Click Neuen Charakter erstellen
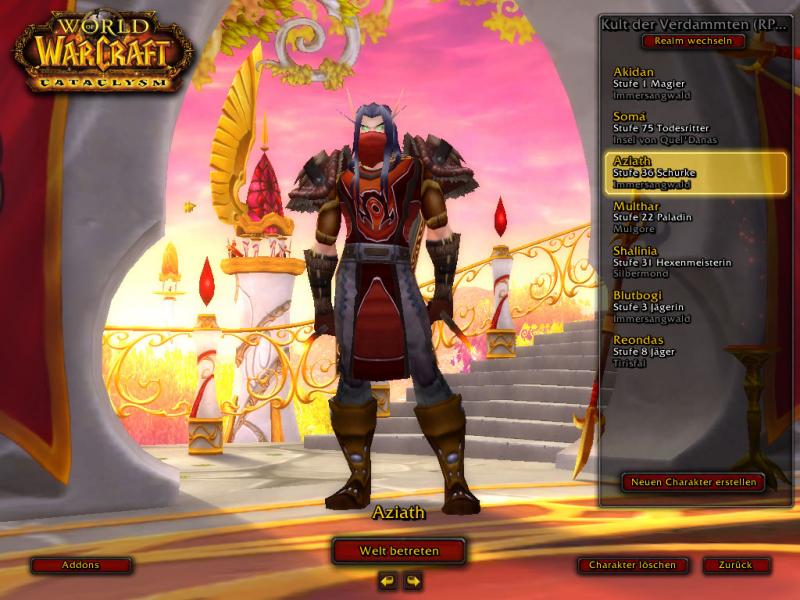The width and height of the screenshot is (800, 600). 693,482
